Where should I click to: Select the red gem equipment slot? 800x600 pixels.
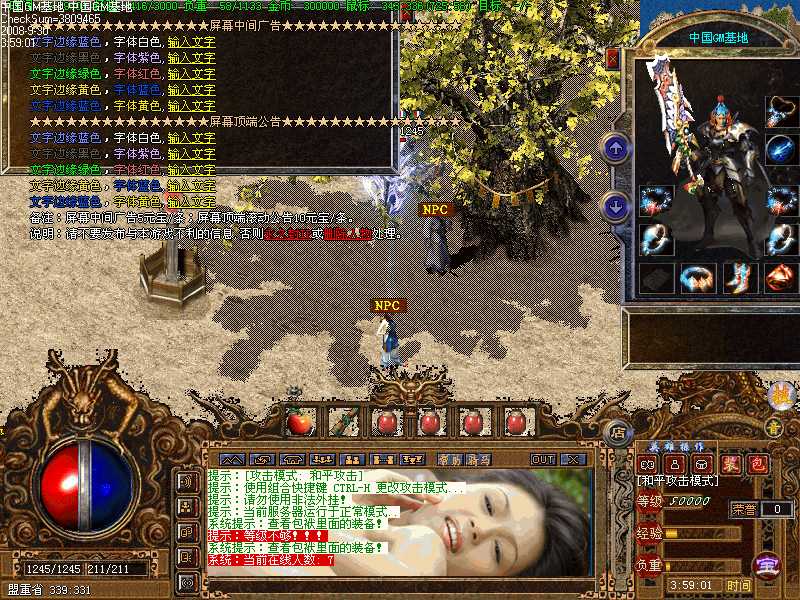coord(780,277)
